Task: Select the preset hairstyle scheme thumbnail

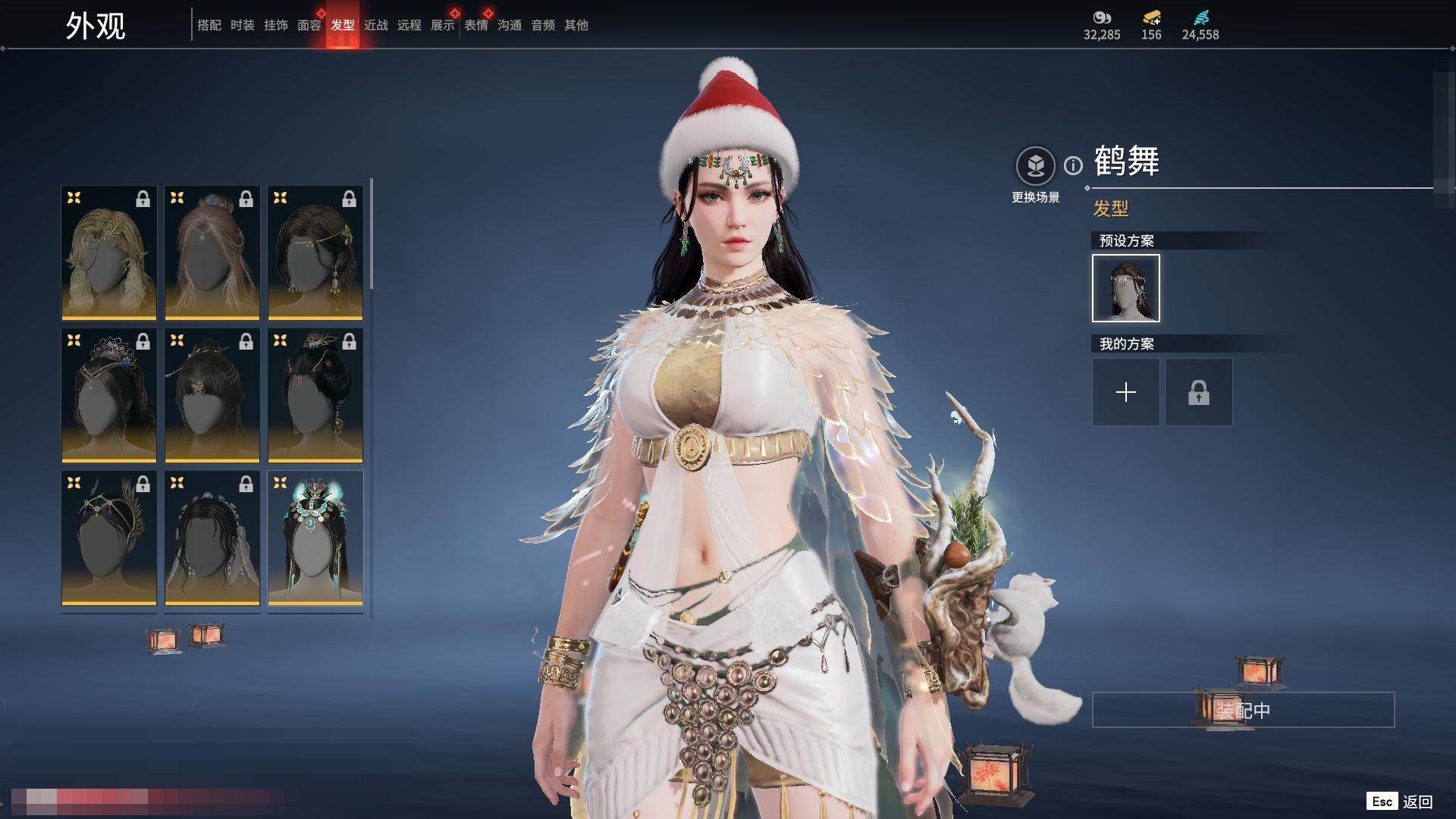Action: tap(1125, 288)
